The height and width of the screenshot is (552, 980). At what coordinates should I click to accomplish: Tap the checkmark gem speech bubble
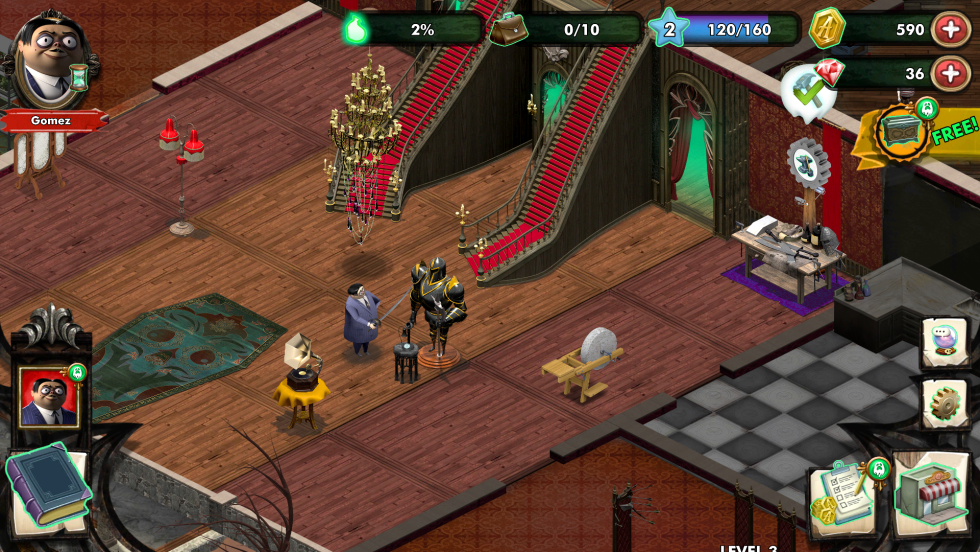point(810,90)
